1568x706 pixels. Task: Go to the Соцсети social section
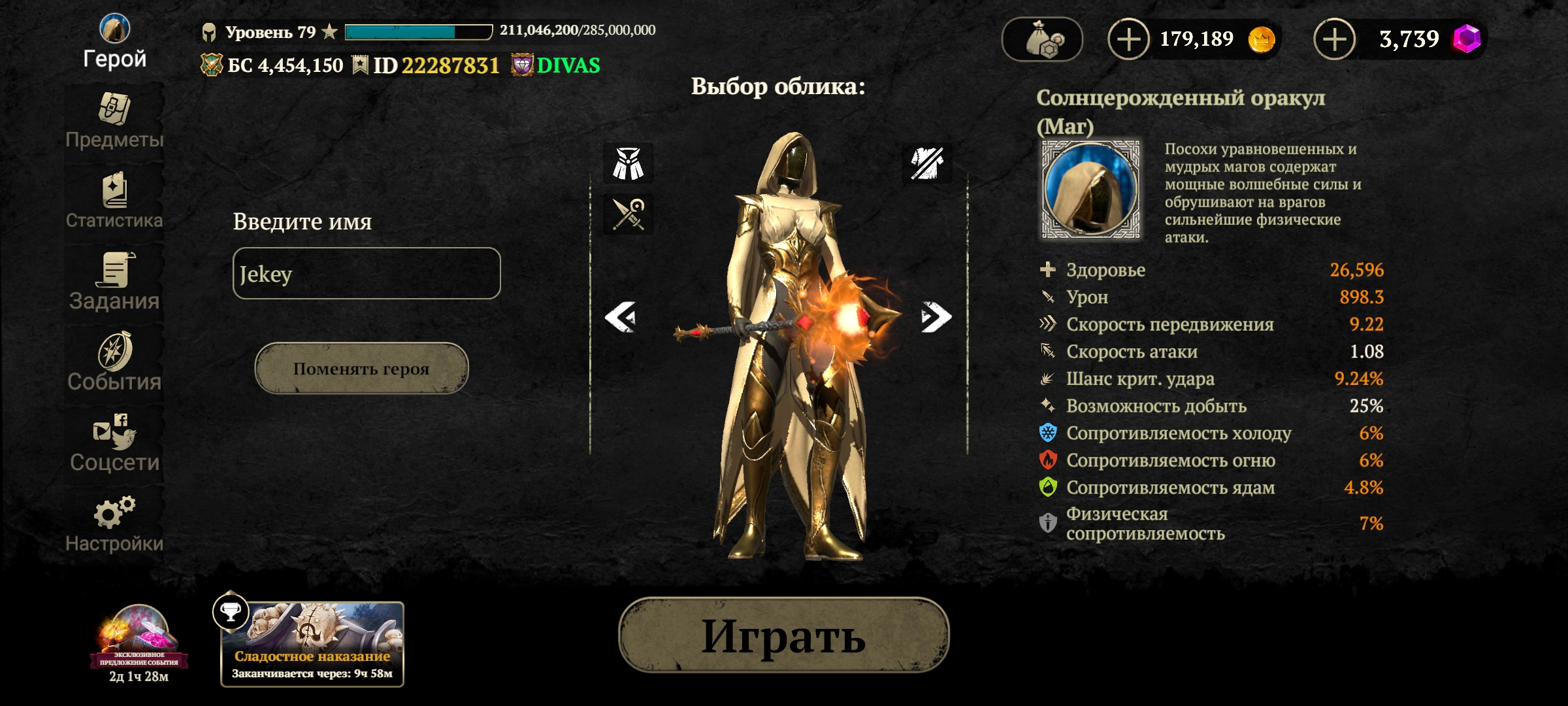114,444
